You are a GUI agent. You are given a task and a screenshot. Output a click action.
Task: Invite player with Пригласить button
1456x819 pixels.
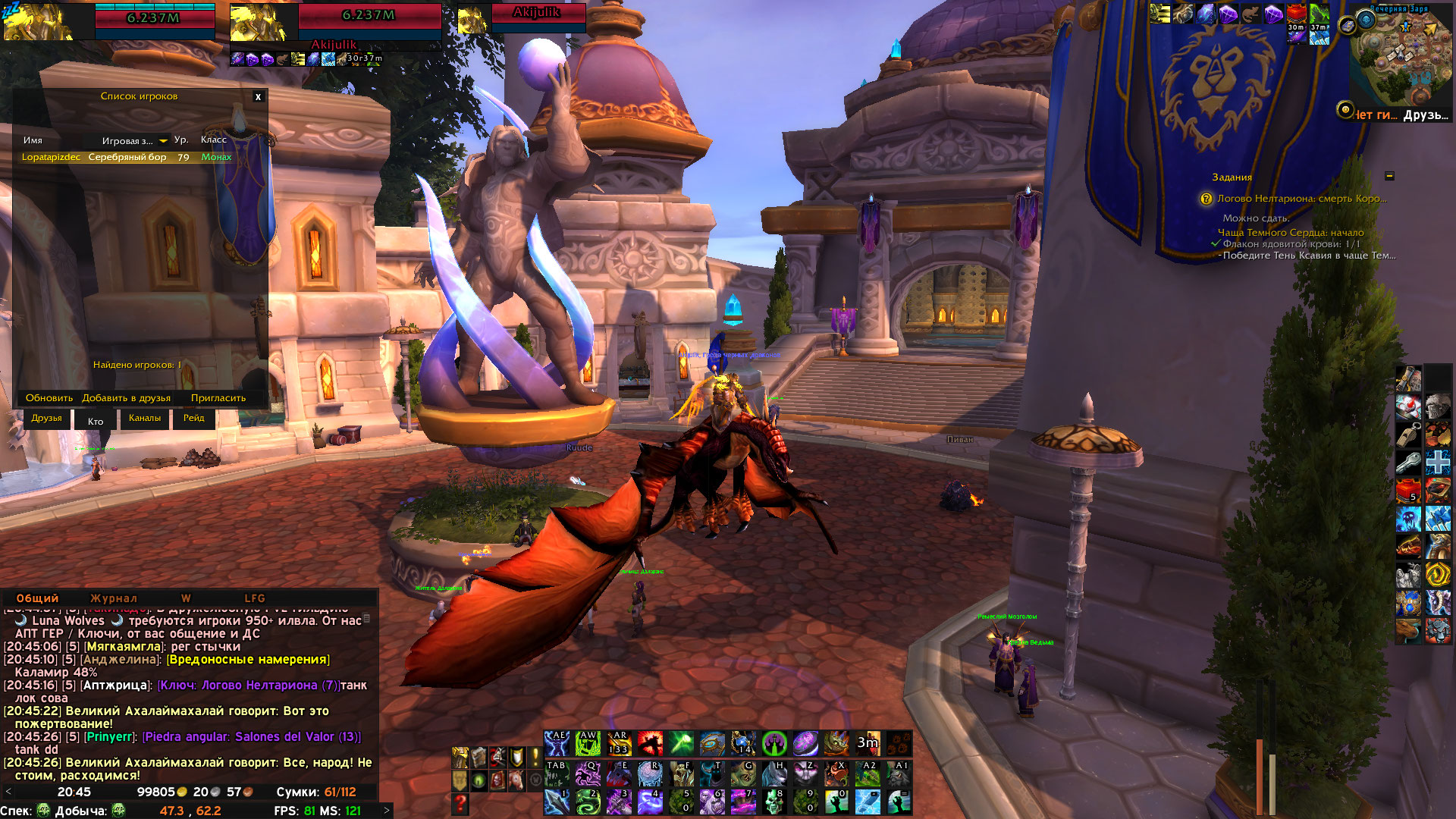pyautogui.click(x=218, y=398)
